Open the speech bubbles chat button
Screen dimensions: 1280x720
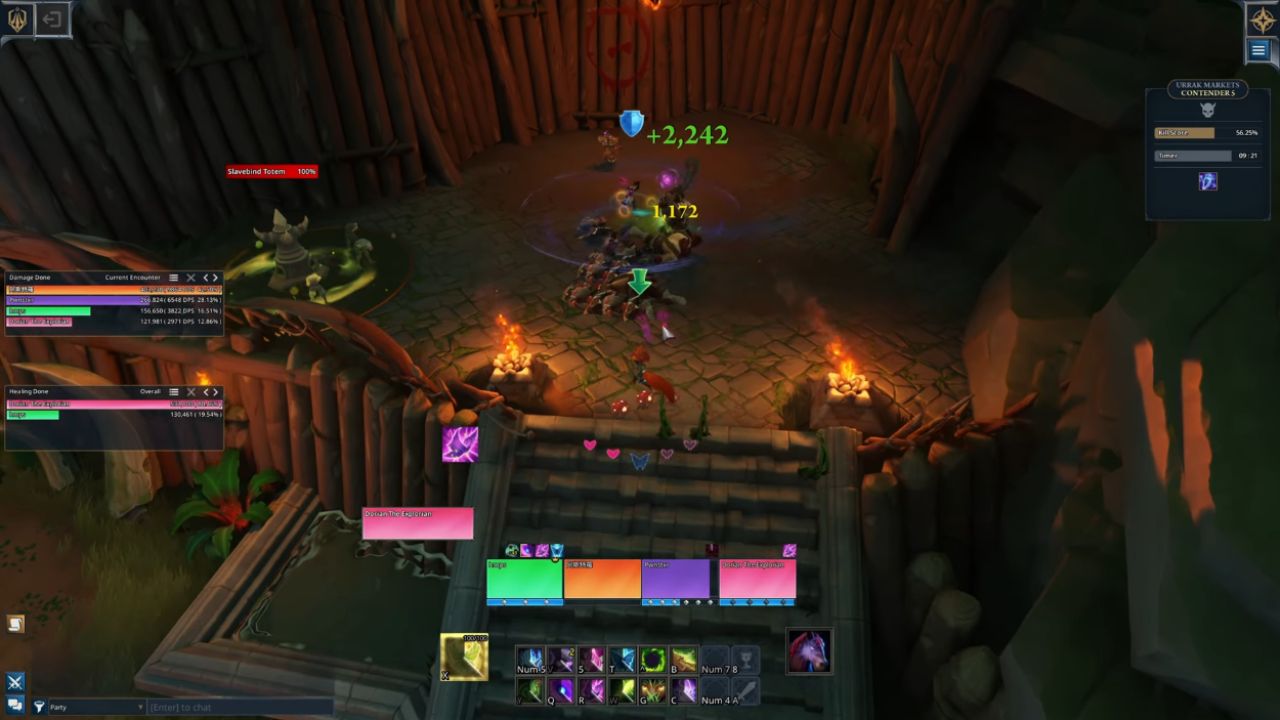15,705
